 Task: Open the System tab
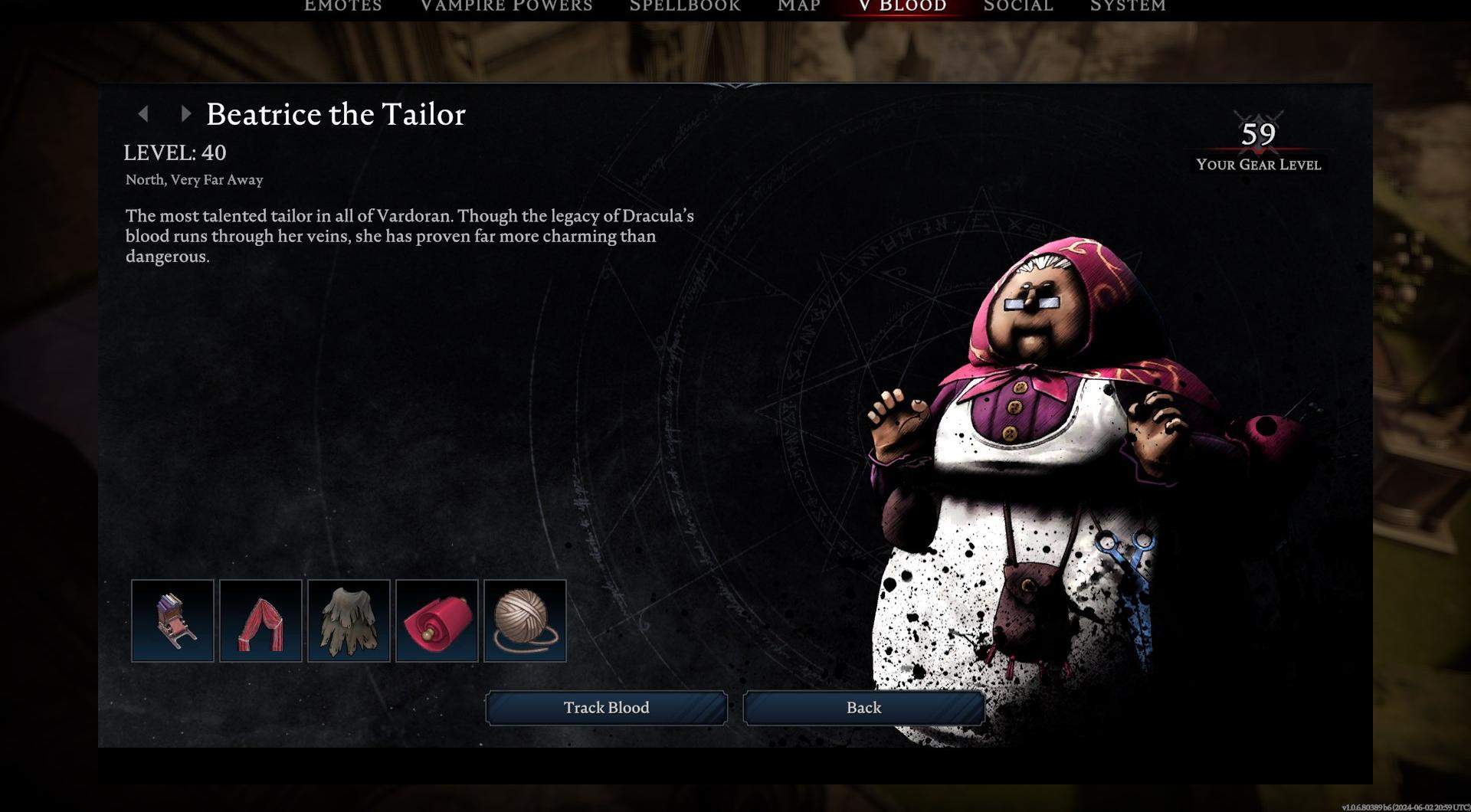coord(1128,6)
